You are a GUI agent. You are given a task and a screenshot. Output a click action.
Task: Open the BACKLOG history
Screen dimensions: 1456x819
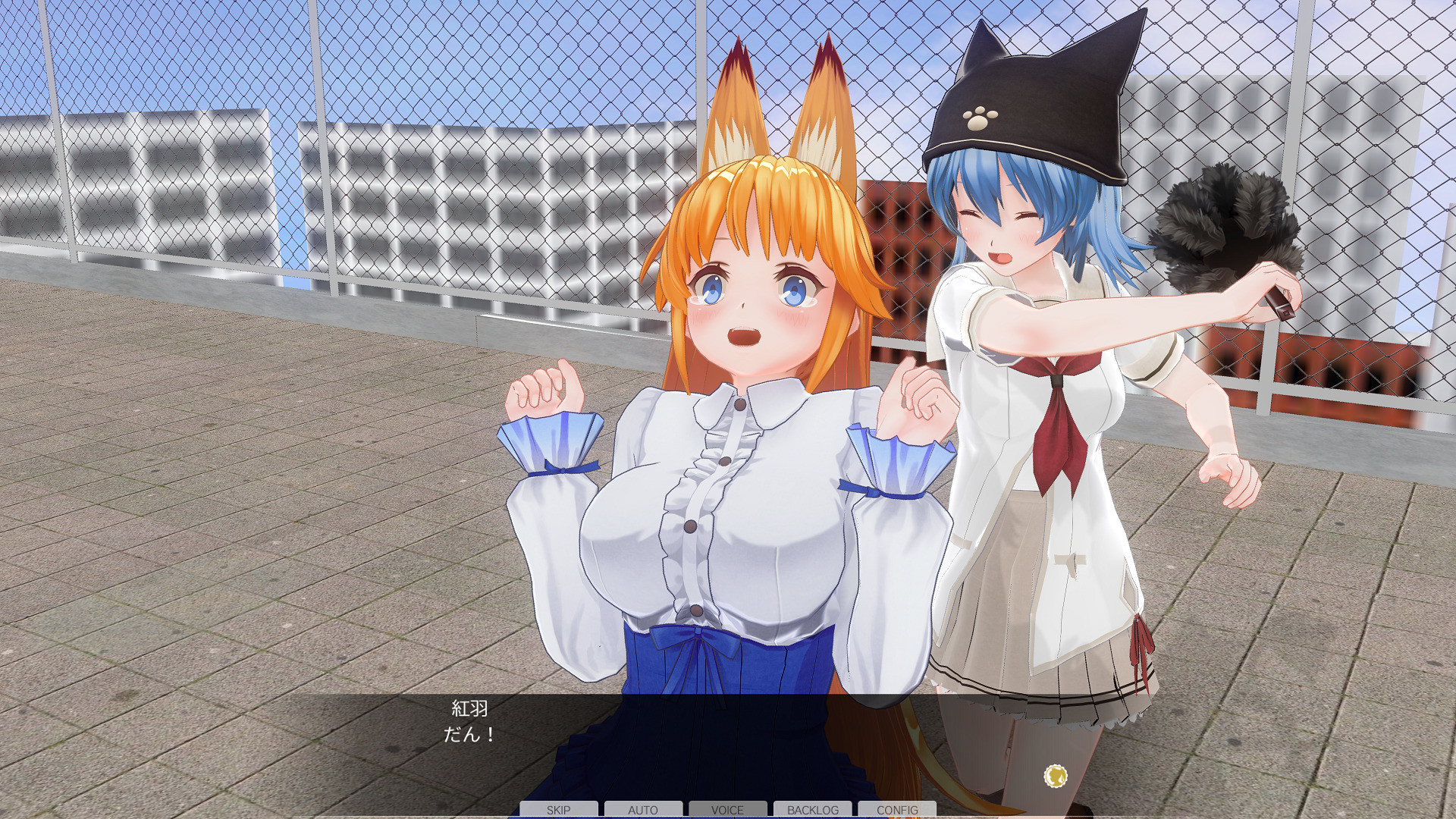pos(812,809)
